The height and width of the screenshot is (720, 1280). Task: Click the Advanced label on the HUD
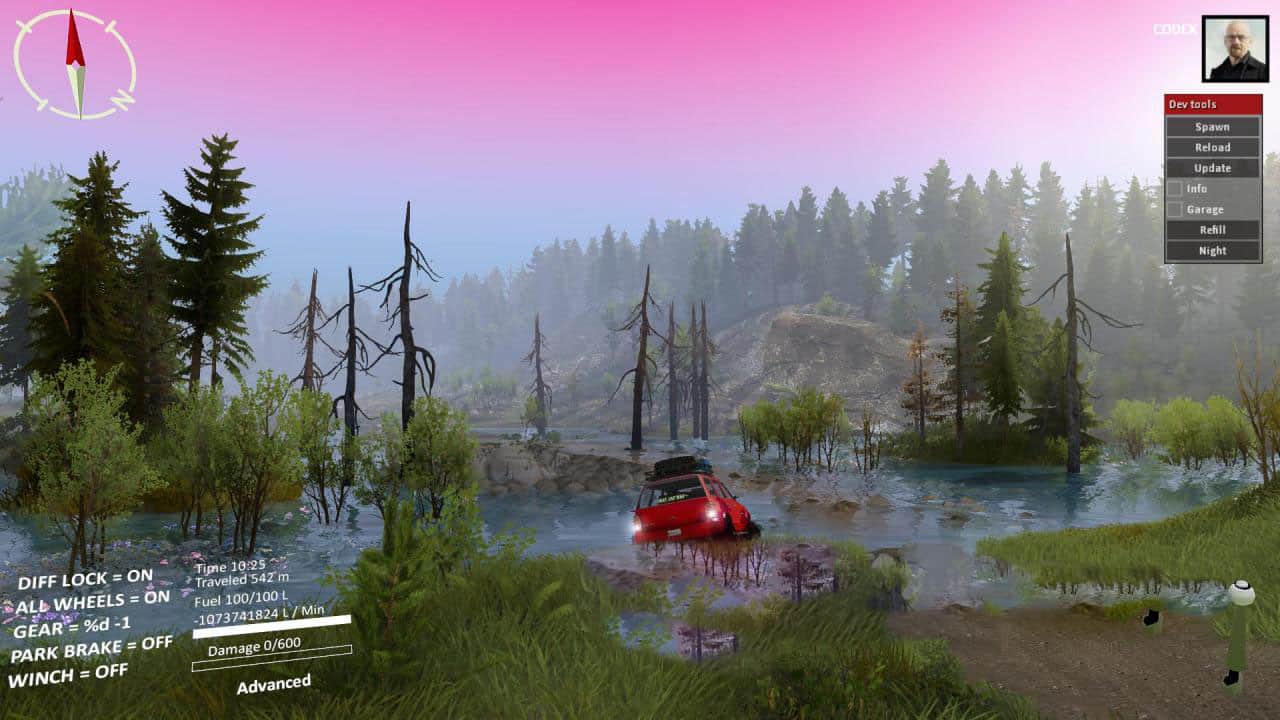[273, 684]
